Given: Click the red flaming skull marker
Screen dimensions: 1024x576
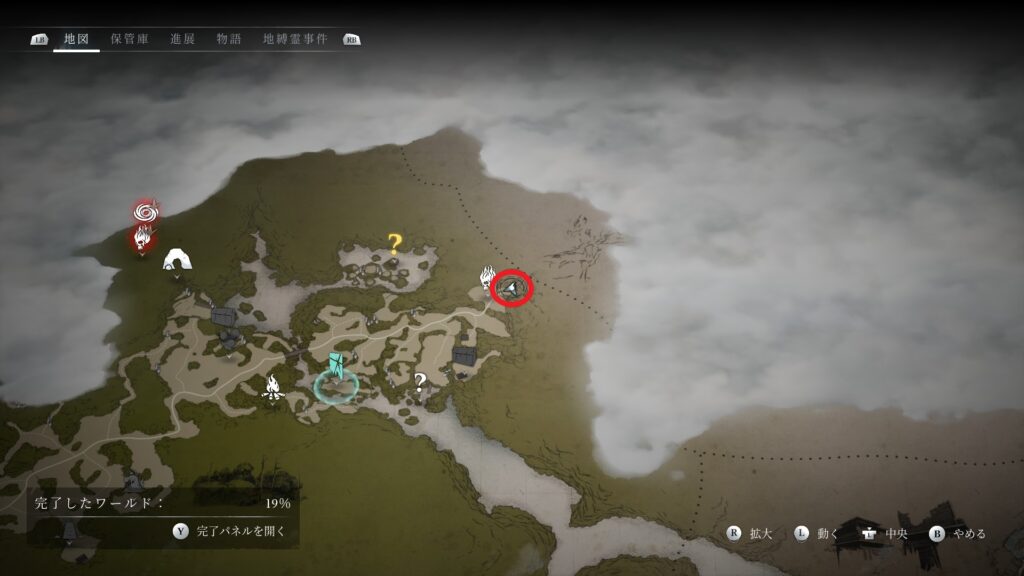Looking at the screenshot, I should pos(143,238).
